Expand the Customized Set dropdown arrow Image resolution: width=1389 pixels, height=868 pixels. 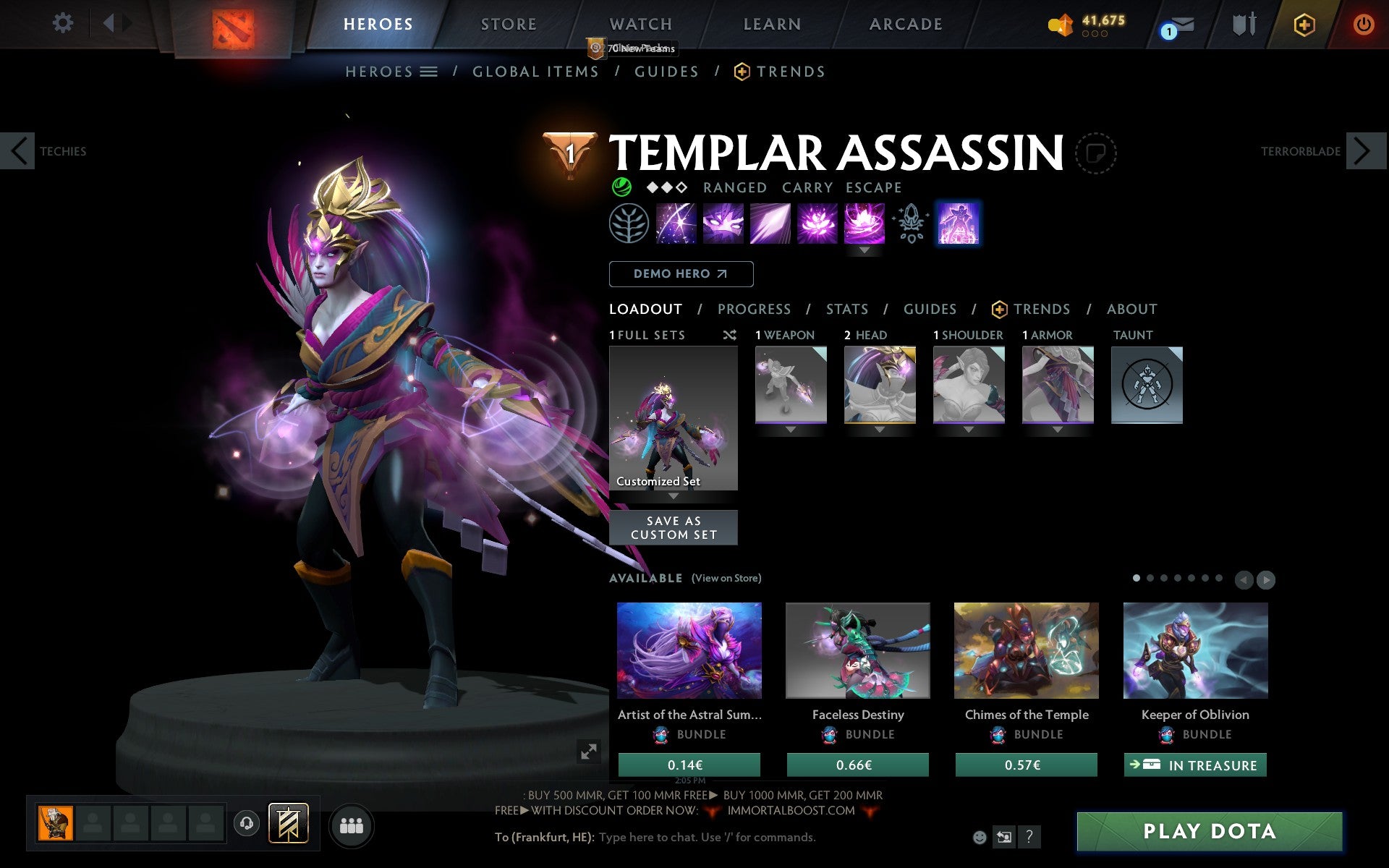coord(674,497)
